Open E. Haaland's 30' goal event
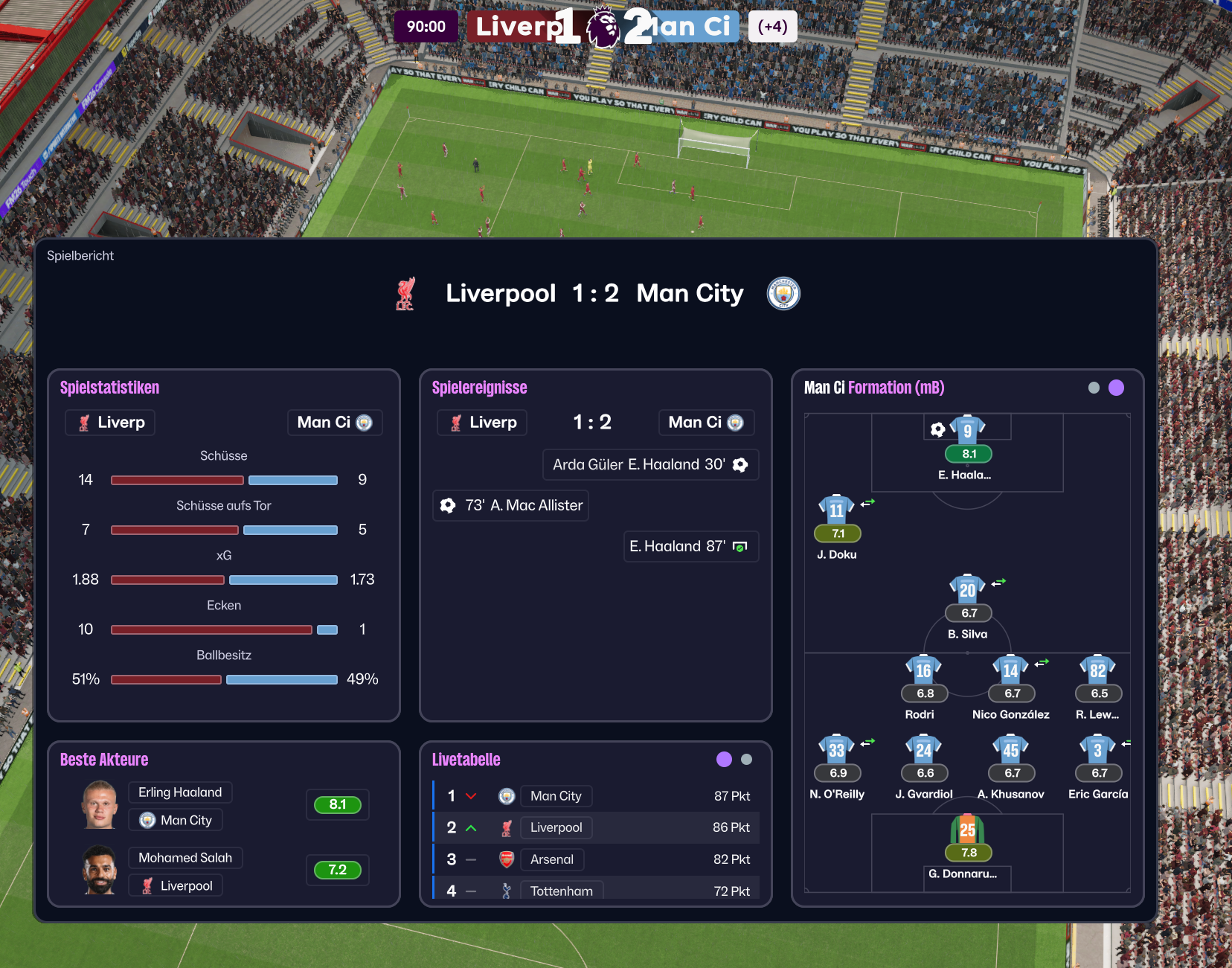This screenshot has height=968, width=1232. tap(651, 464)
